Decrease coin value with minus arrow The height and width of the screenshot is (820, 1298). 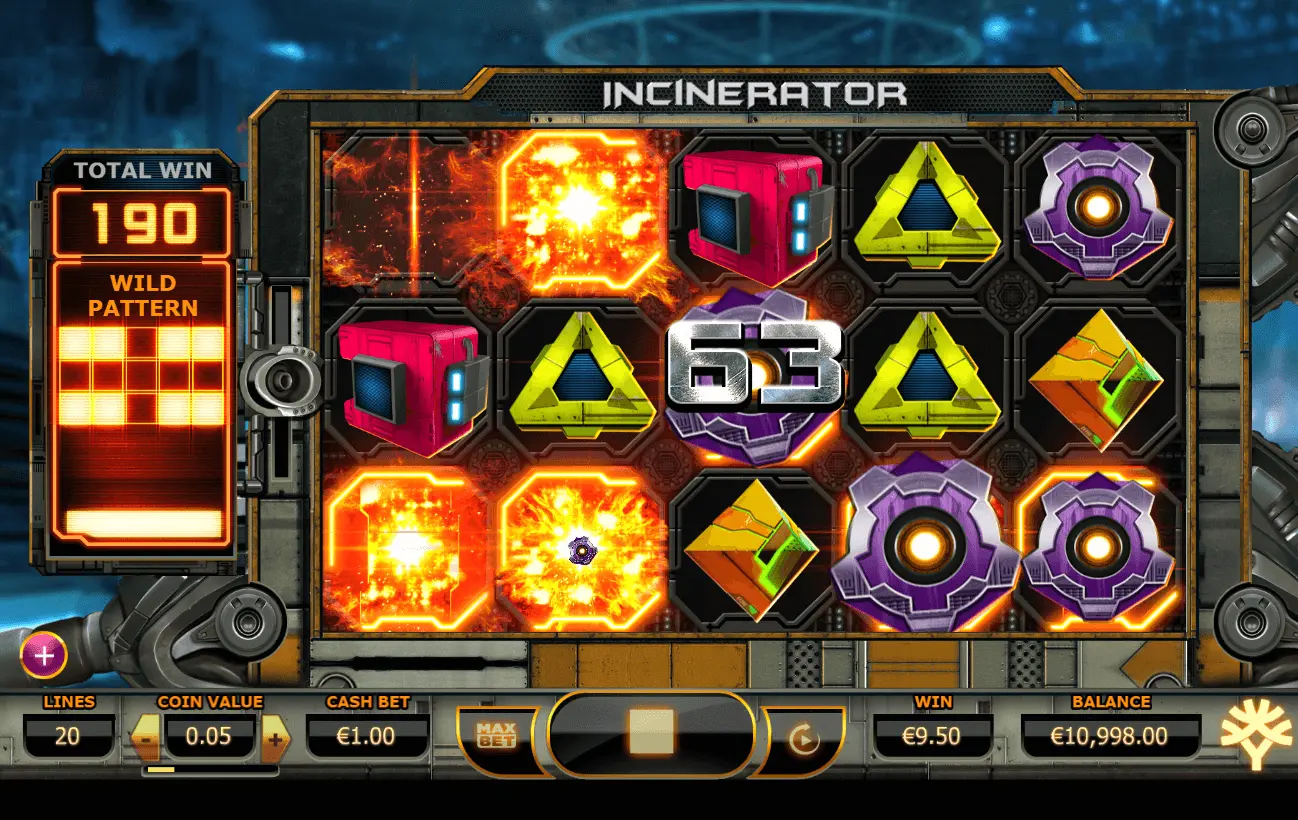144,739
